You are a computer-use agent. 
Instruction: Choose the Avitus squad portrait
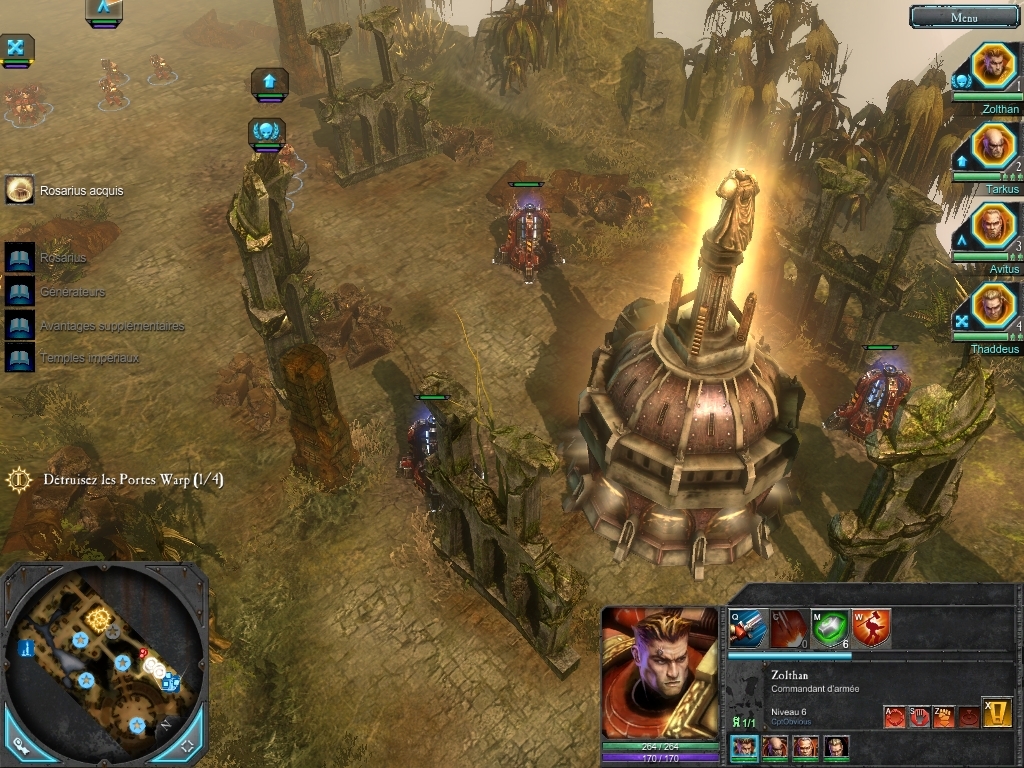(992, 226)
